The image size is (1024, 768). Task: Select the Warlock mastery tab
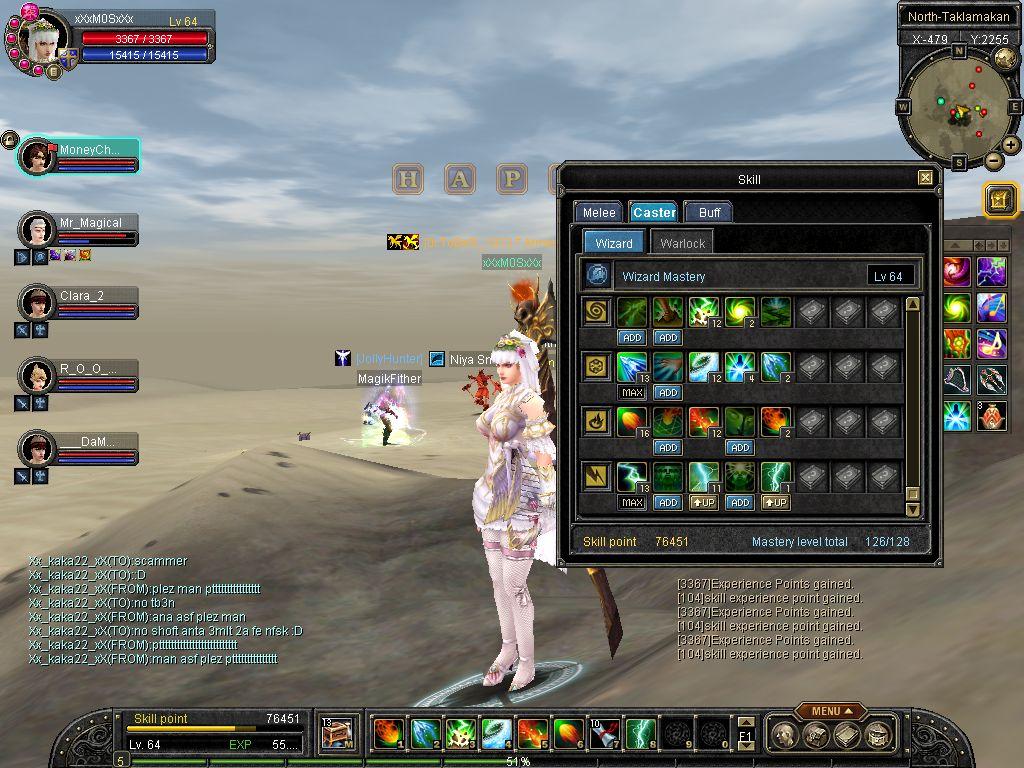[683, 243]
